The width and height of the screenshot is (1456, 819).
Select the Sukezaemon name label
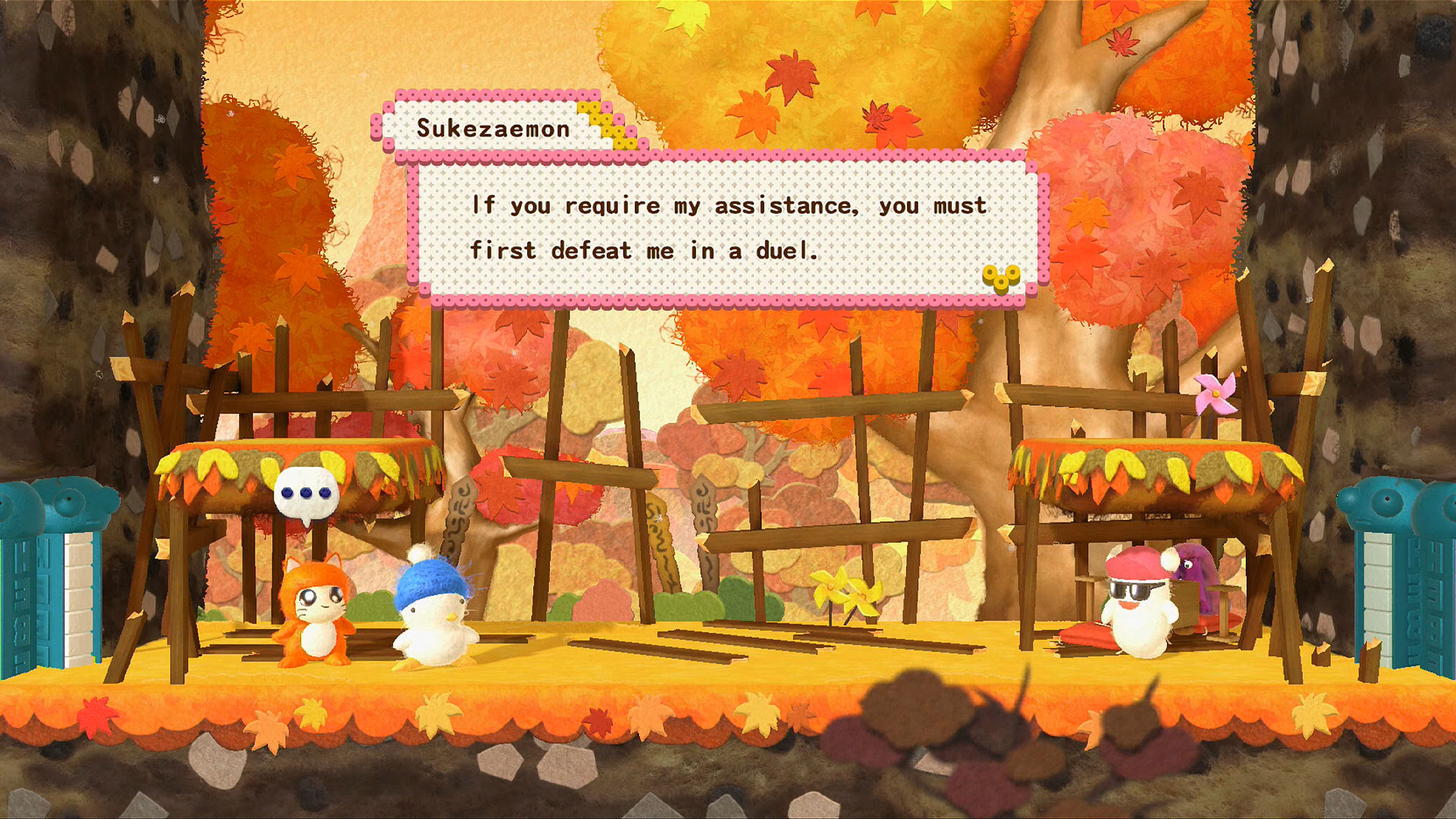493,130
